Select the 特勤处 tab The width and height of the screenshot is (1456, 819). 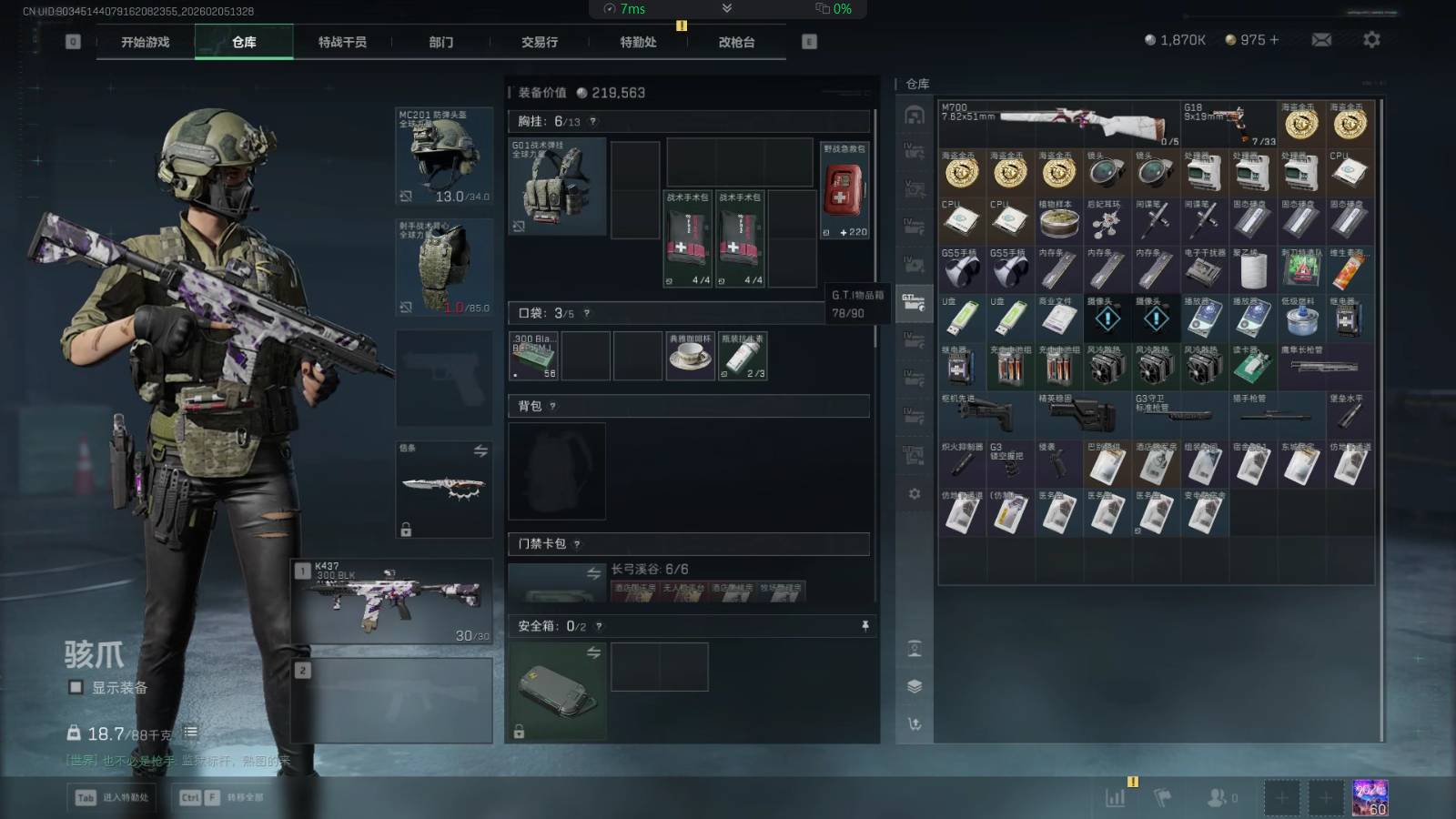pyautogui.click(x=638, y=42)
